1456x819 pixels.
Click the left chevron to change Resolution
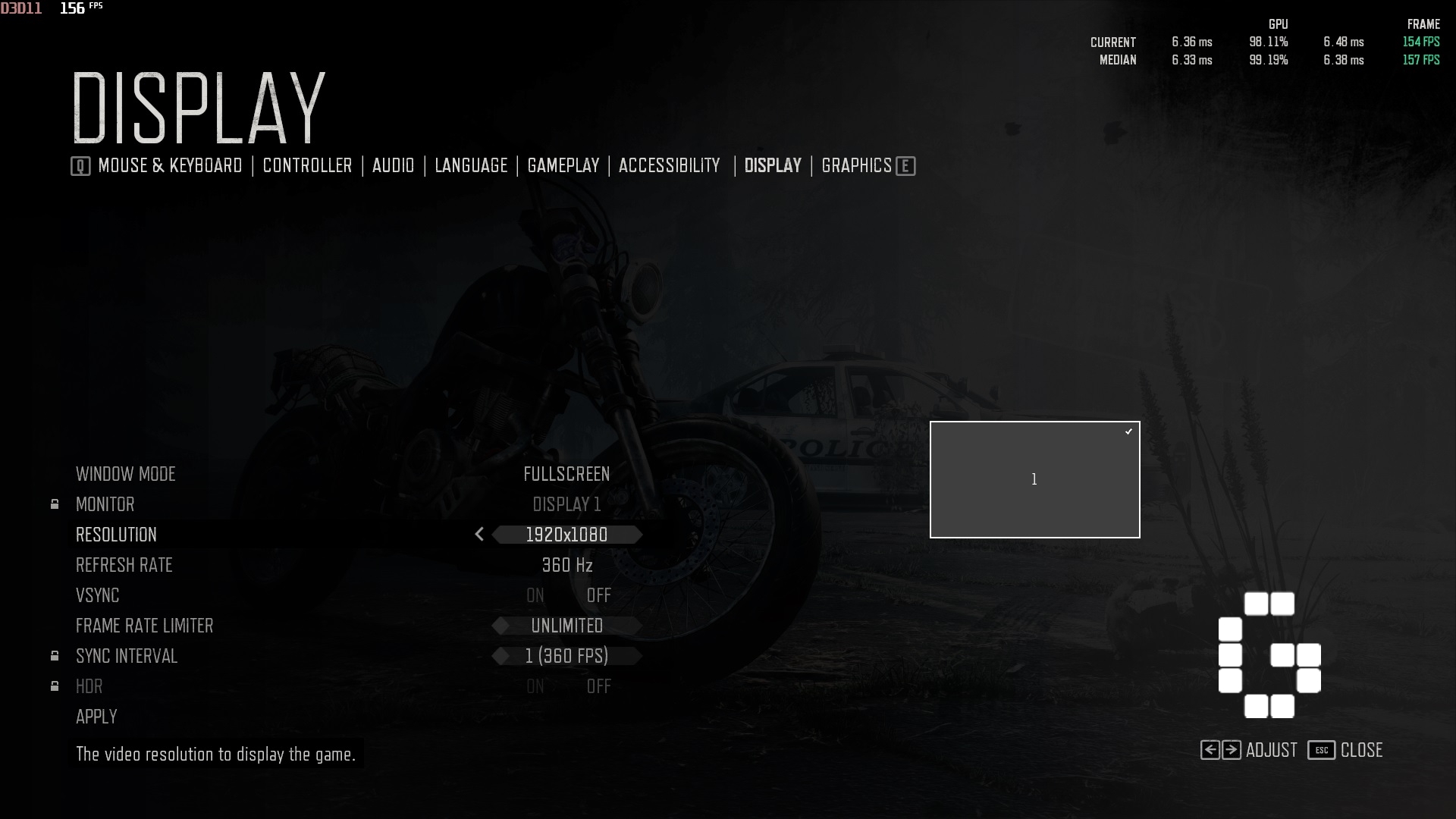pyautogui.click(x=479, y=535)
